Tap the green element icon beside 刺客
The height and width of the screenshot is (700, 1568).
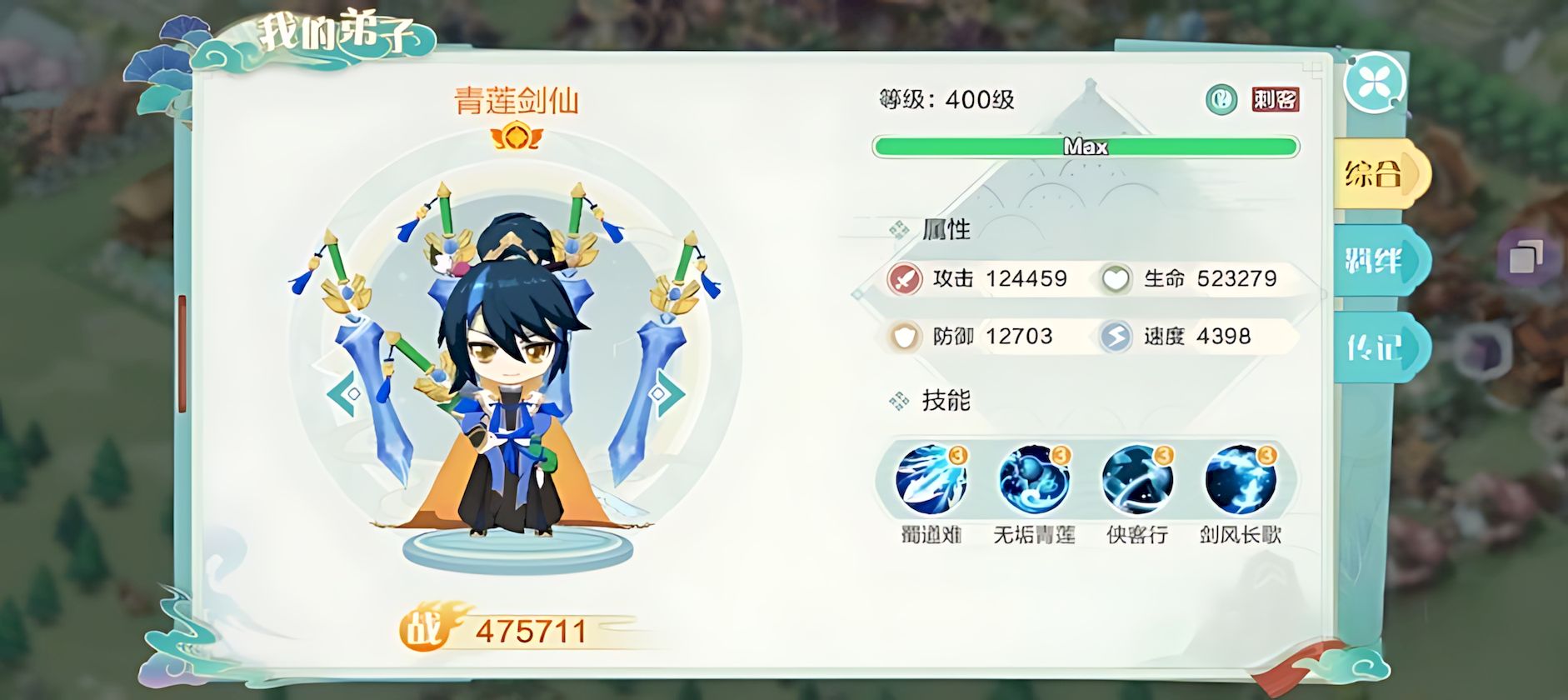tap(1221, 100)
